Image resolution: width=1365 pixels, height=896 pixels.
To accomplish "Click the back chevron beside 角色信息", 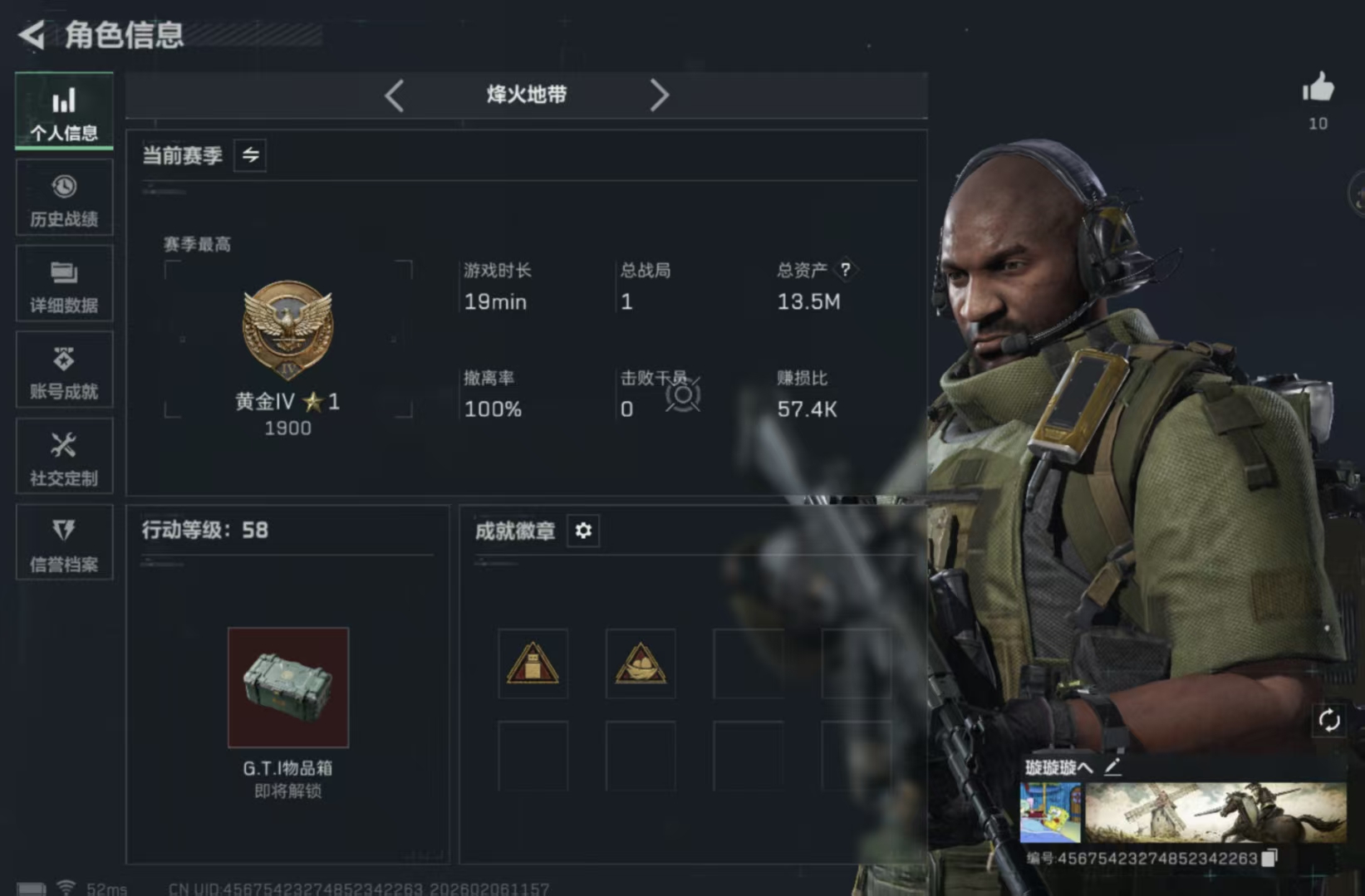I will click(x=30, y=36).
